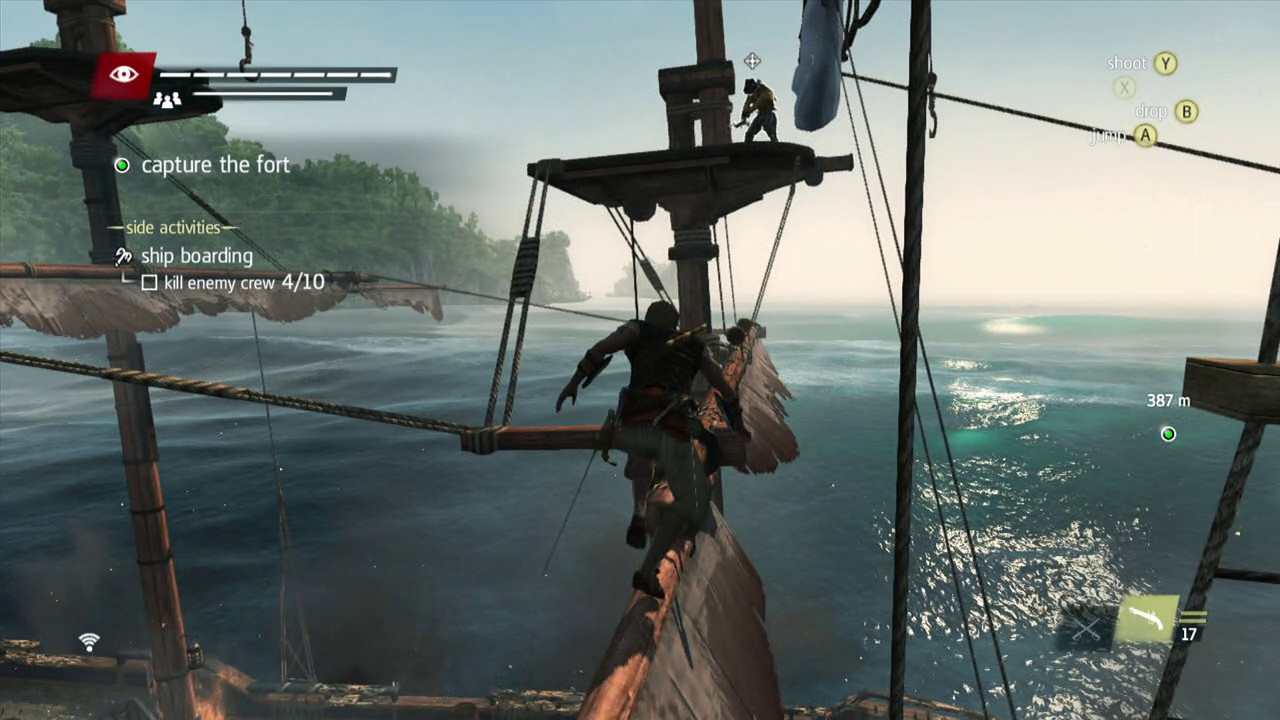
Task: Click the wireless signal icon
Action: (x=90, y=642)
